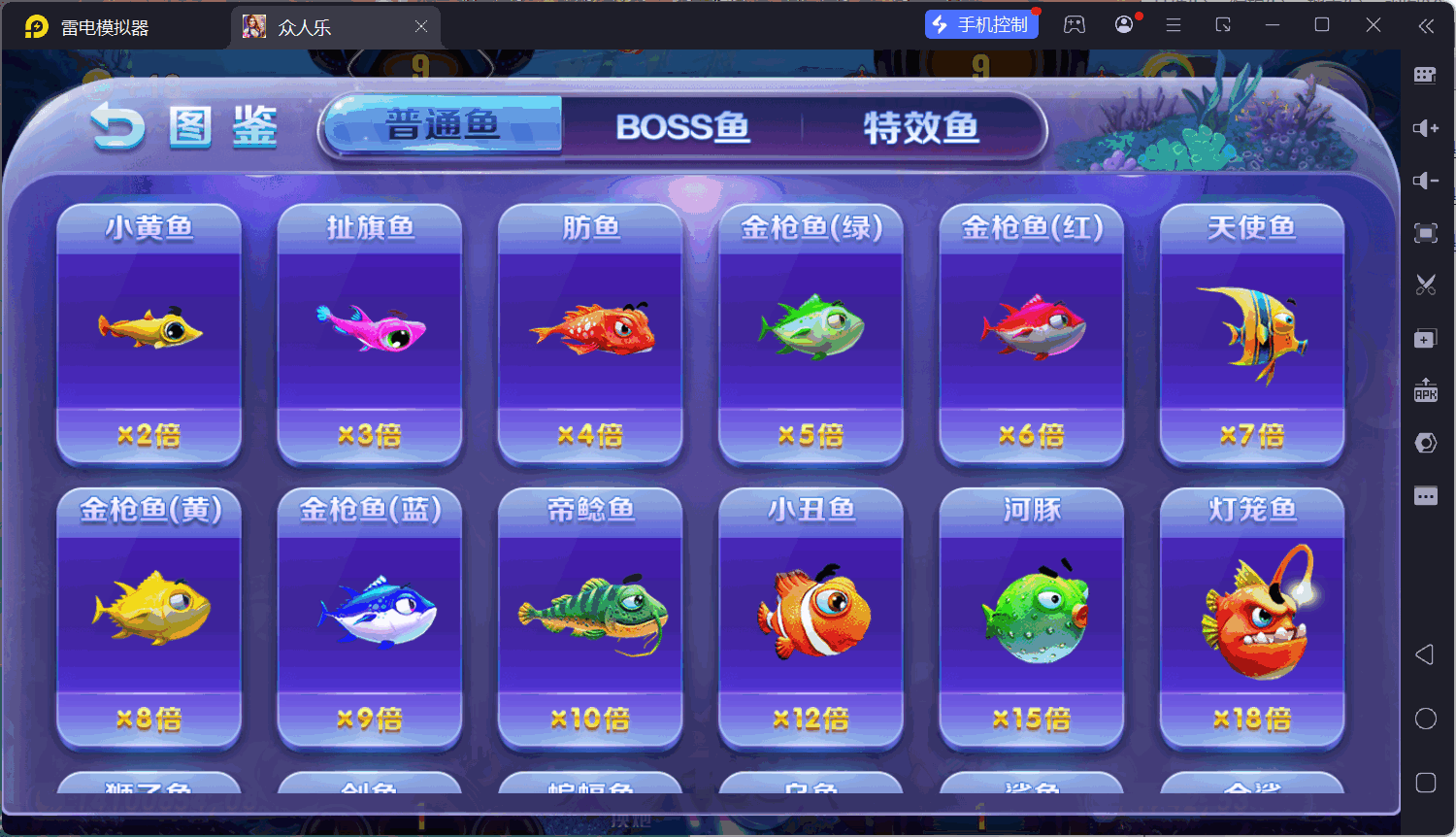Open the hamburger menu in the title bar
1456x837 pixels.
1173,25
